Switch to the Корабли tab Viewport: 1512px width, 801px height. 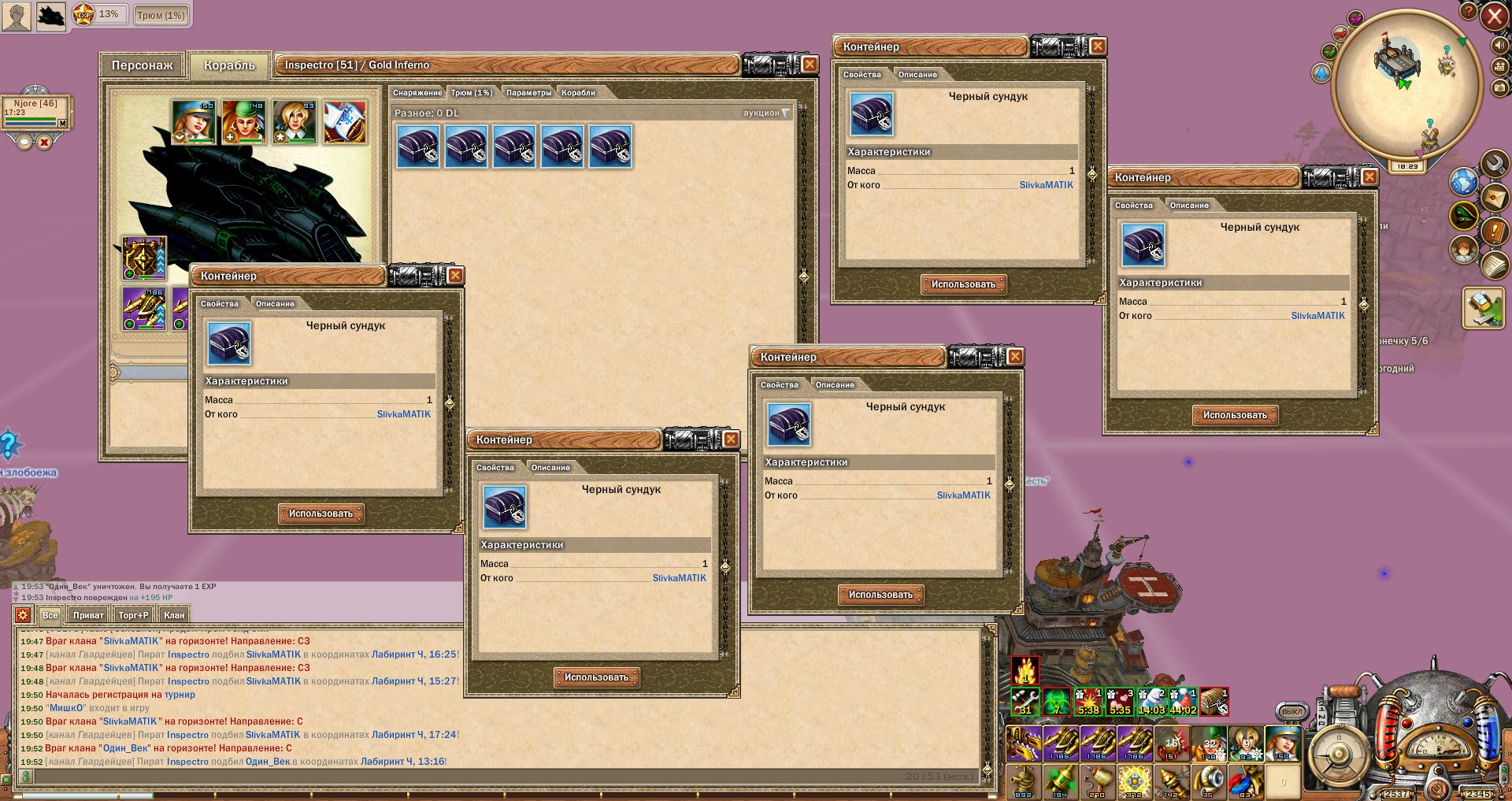[x=578, y=93]
